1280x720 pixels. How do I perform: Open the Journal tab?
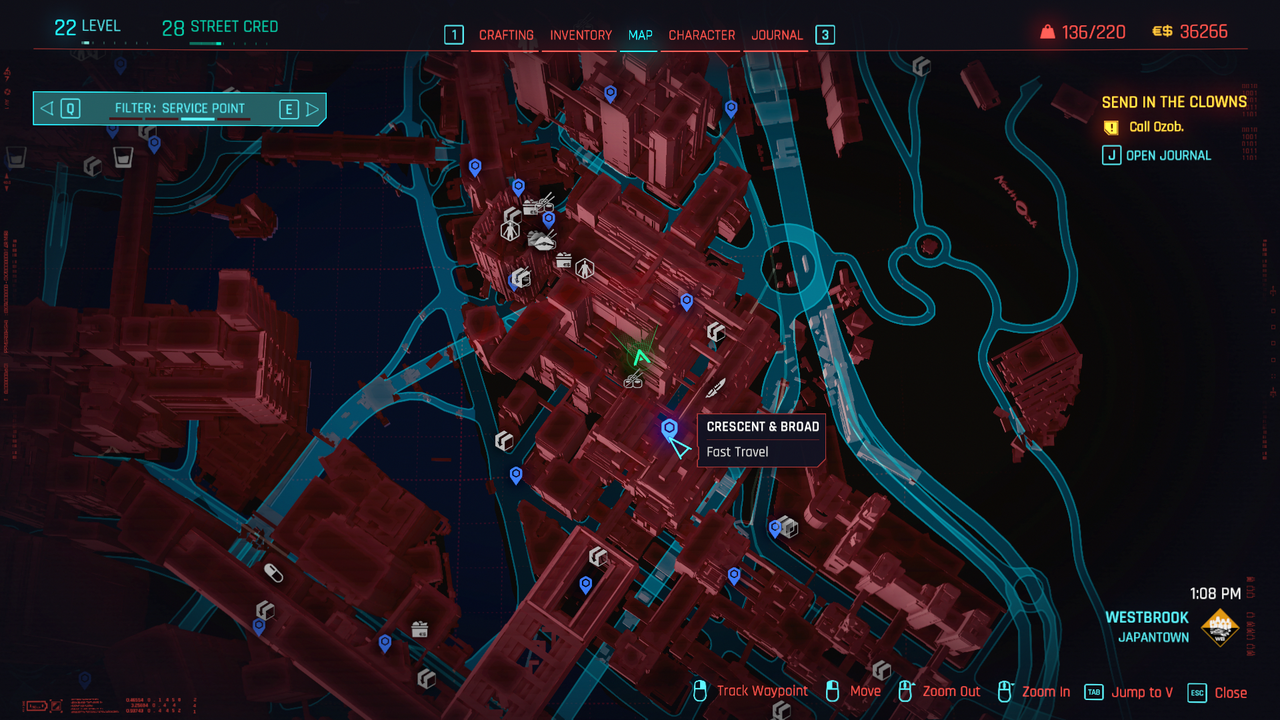pyautogui.click(x=777, y=35)
